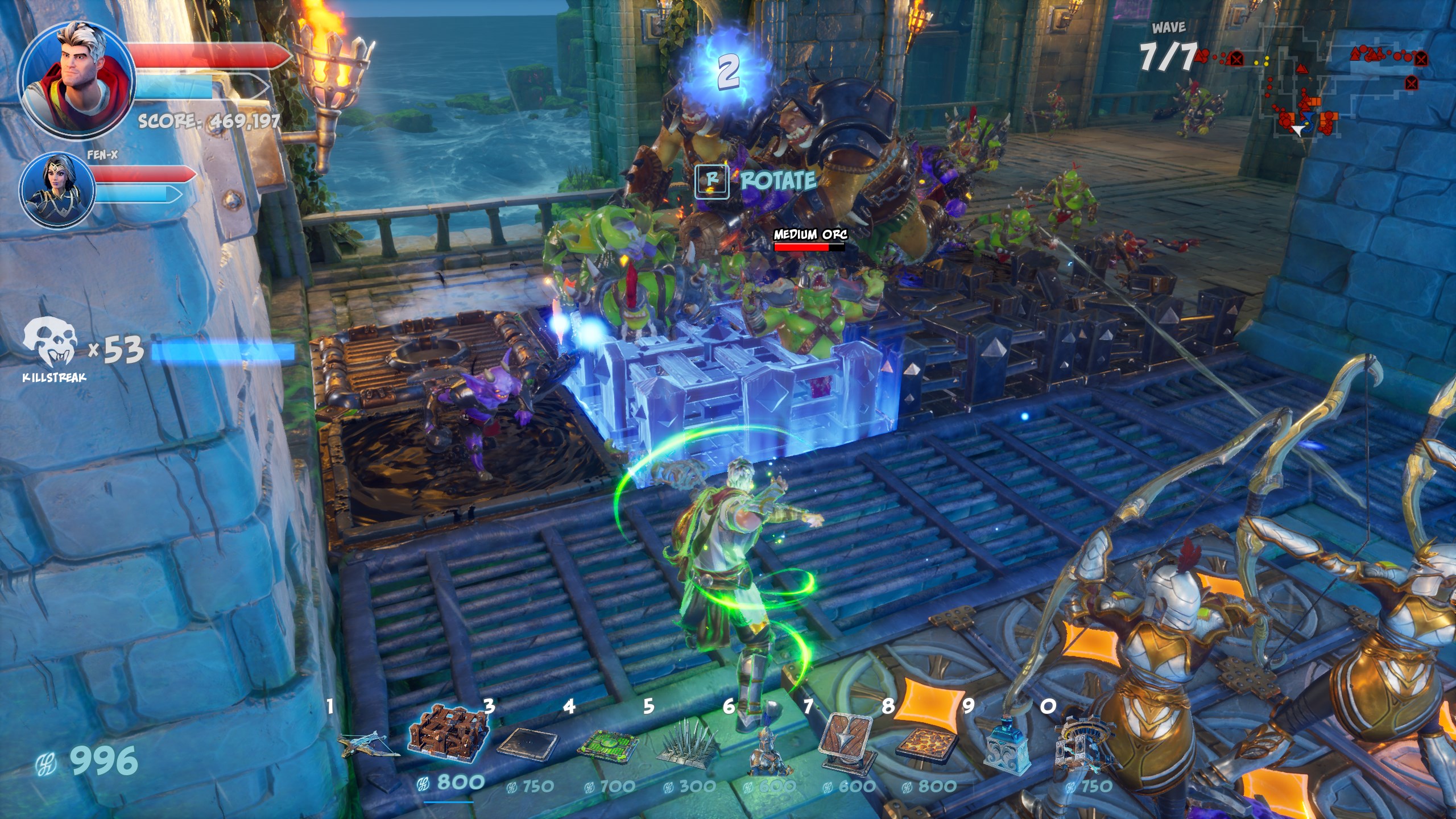Pick the green acid floor trap
Viewport: 1456px width, 819px height.
tap(607, 743)
